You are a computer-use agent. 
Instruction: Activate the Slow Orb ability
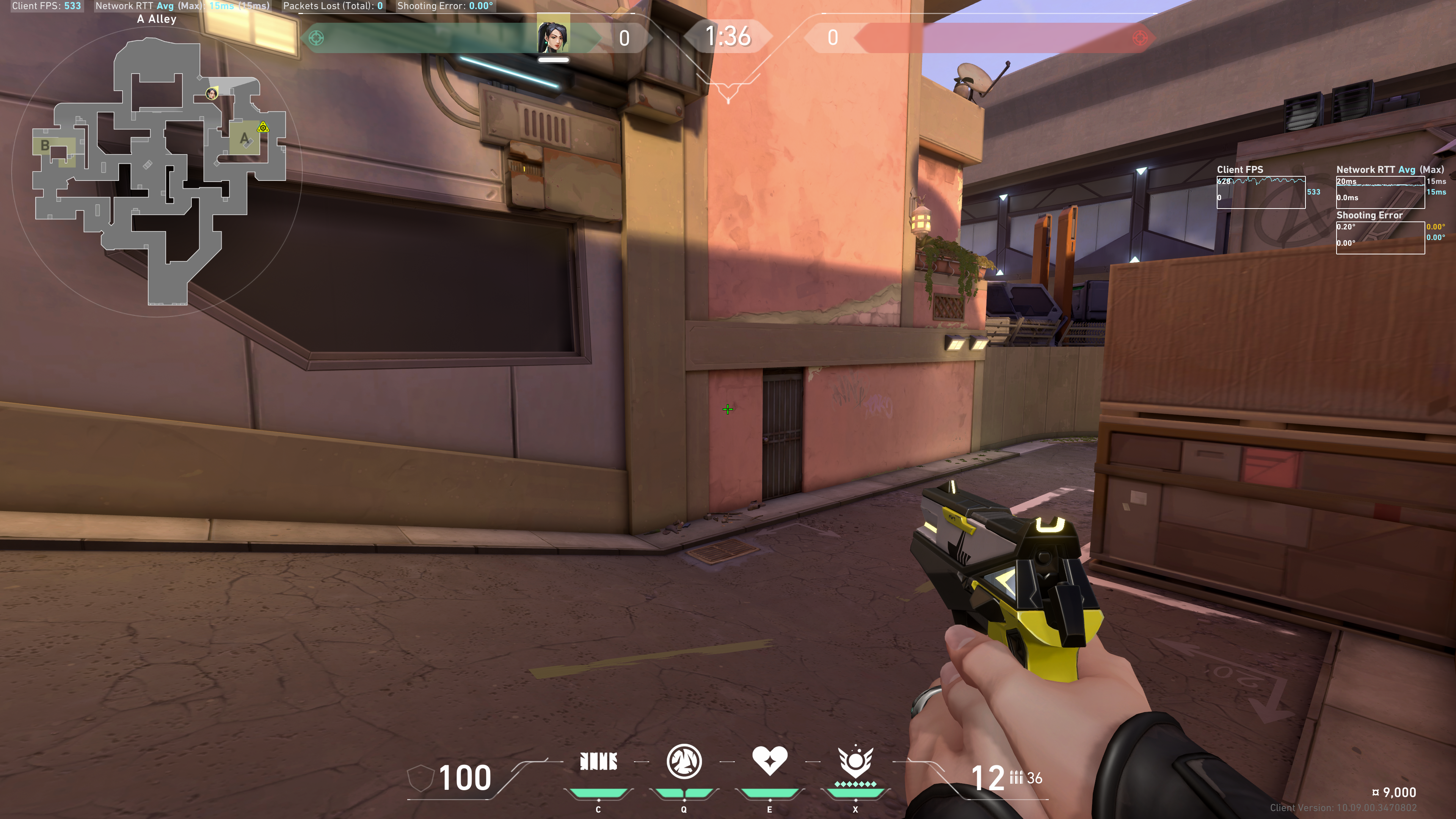(684, 762)
